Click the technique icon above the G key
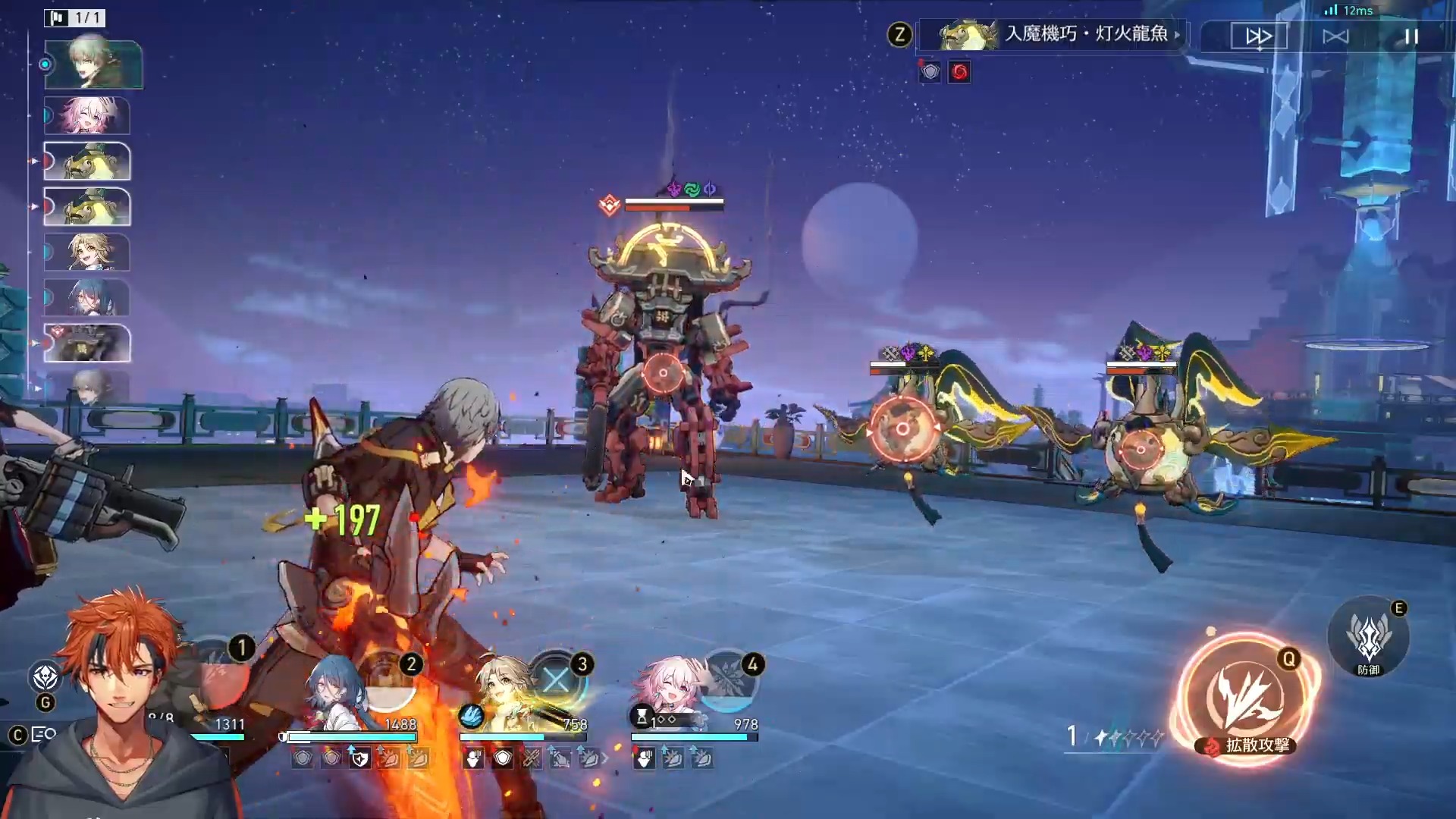1456x819 pixels. point(45,676)
